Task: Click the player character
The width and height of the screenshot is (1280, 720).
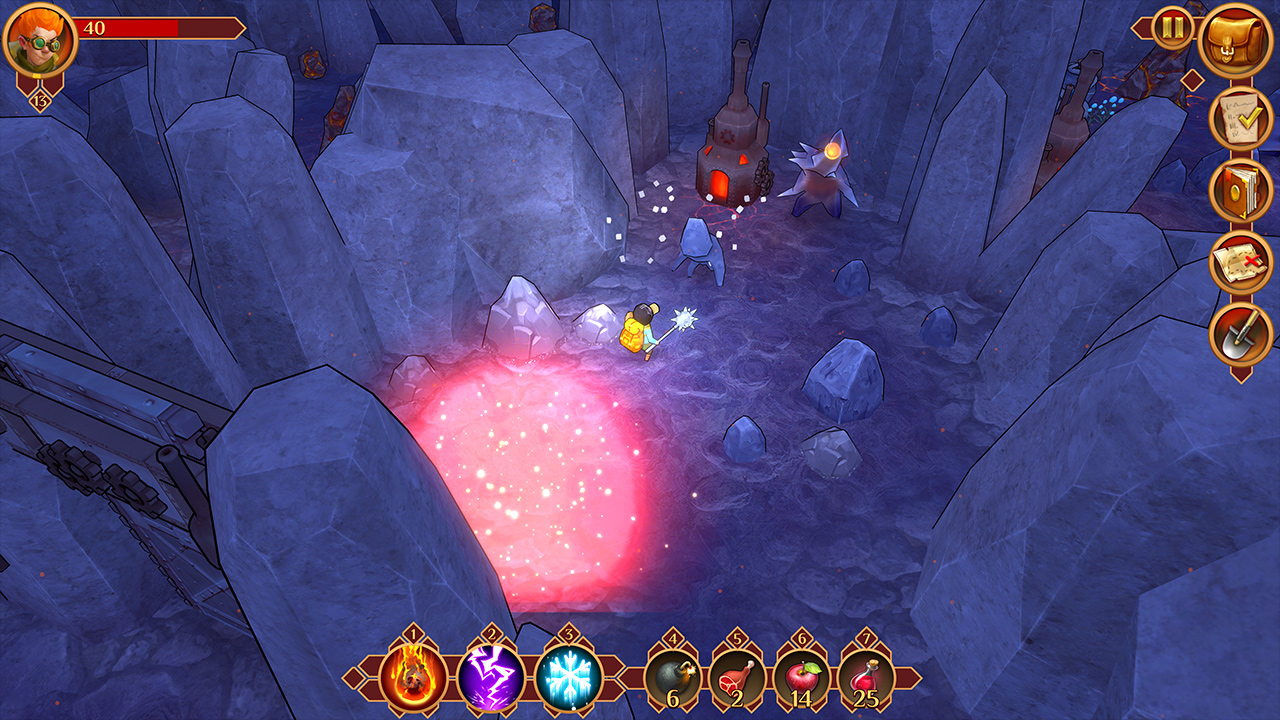Action: click(x=640, y=330)
